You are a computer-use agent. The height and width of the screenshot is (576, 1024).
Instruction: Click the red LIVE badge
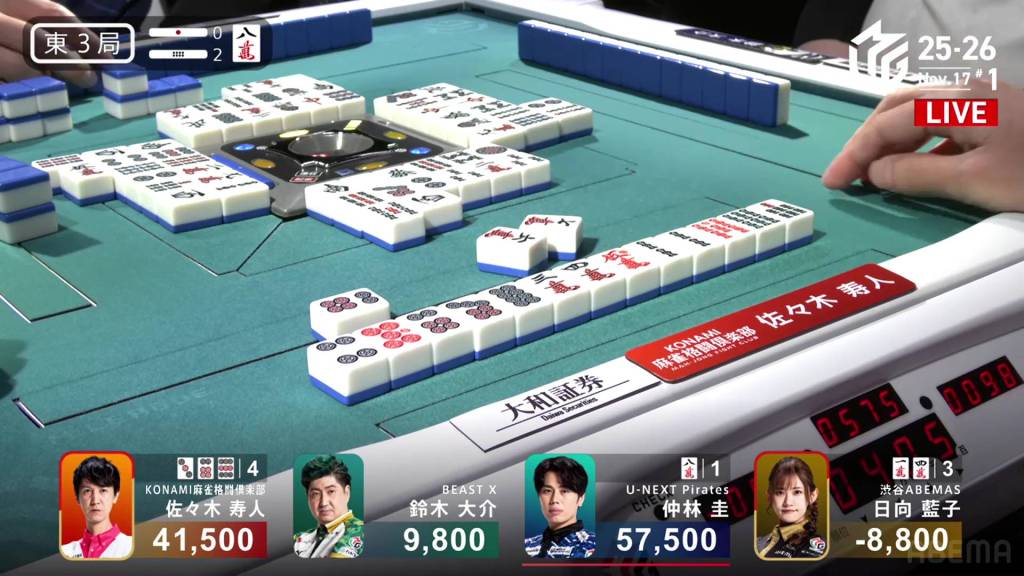[955, 112]
